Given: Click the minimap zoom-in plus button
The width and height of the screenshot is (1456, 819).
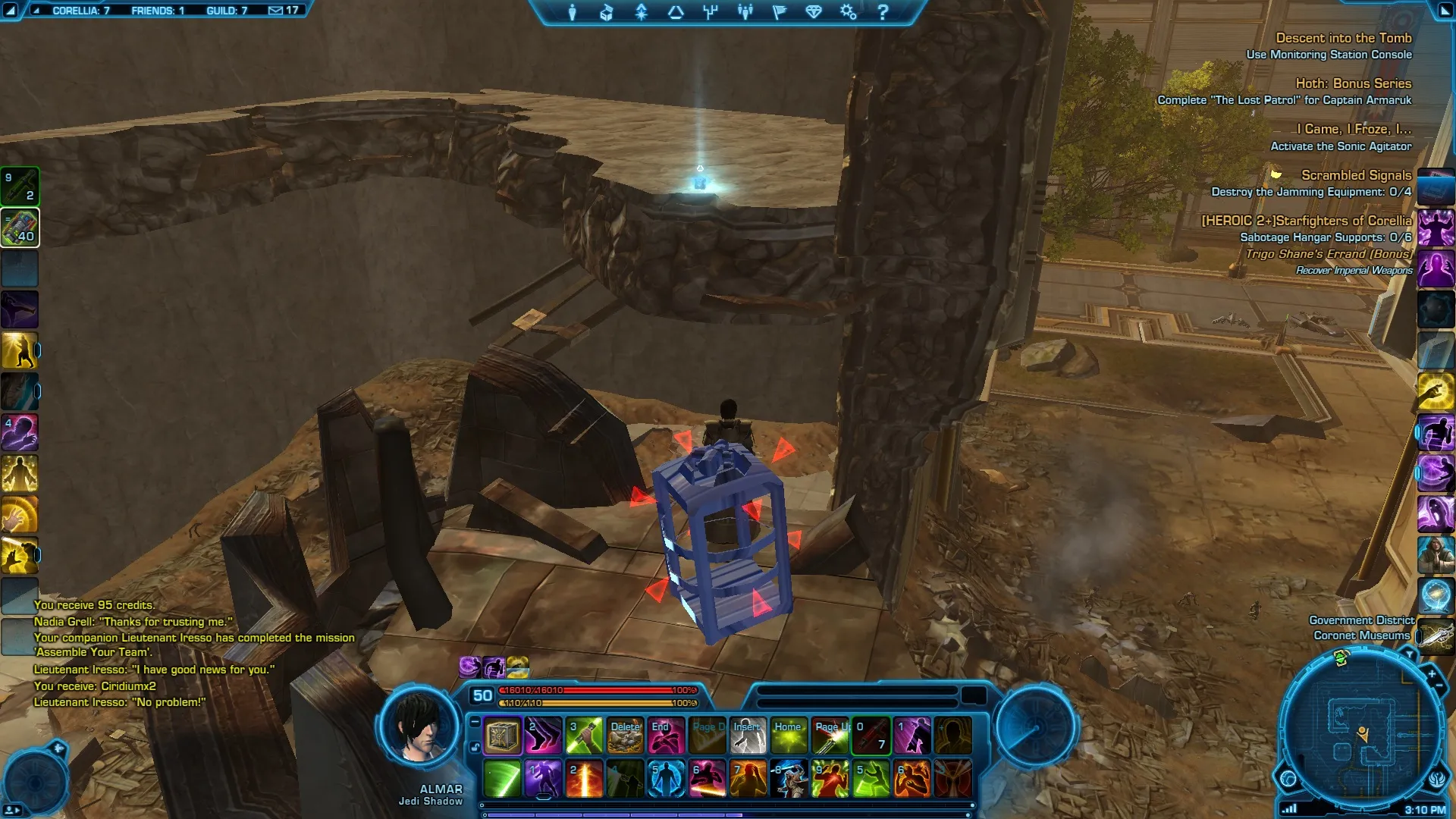Looking at the screenshot, I should click(1431, 673).
